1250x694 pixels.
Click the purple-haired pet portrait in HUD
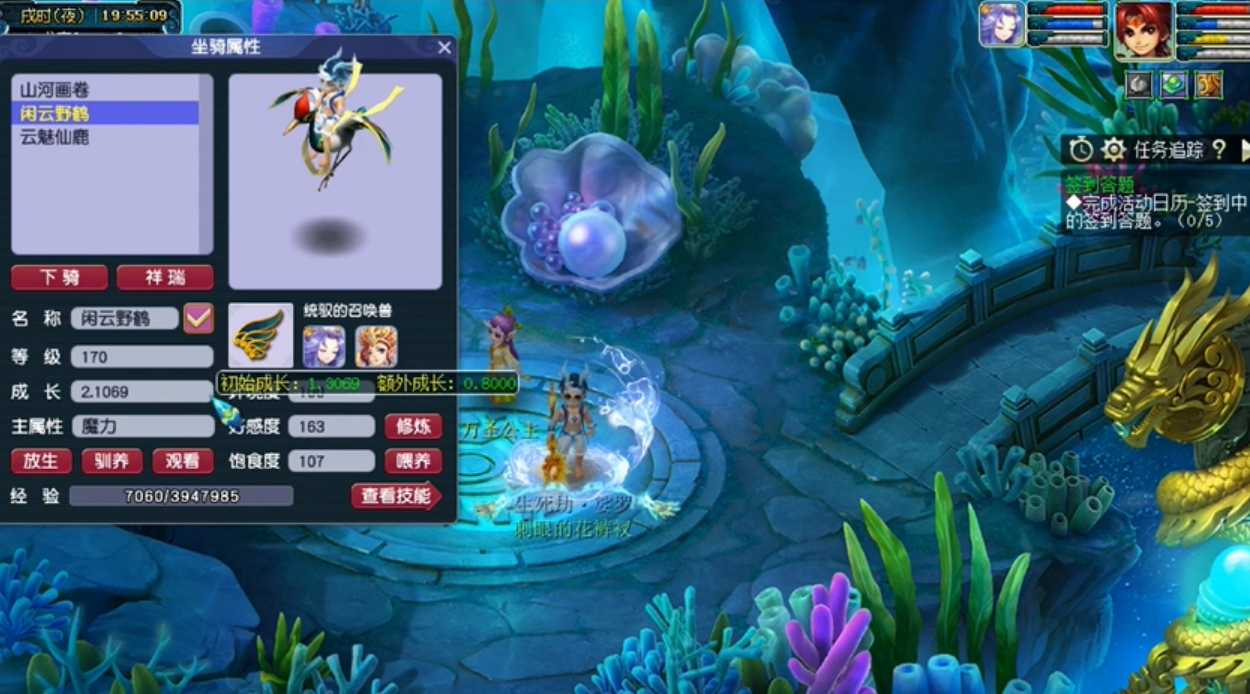click(1000, 24)
